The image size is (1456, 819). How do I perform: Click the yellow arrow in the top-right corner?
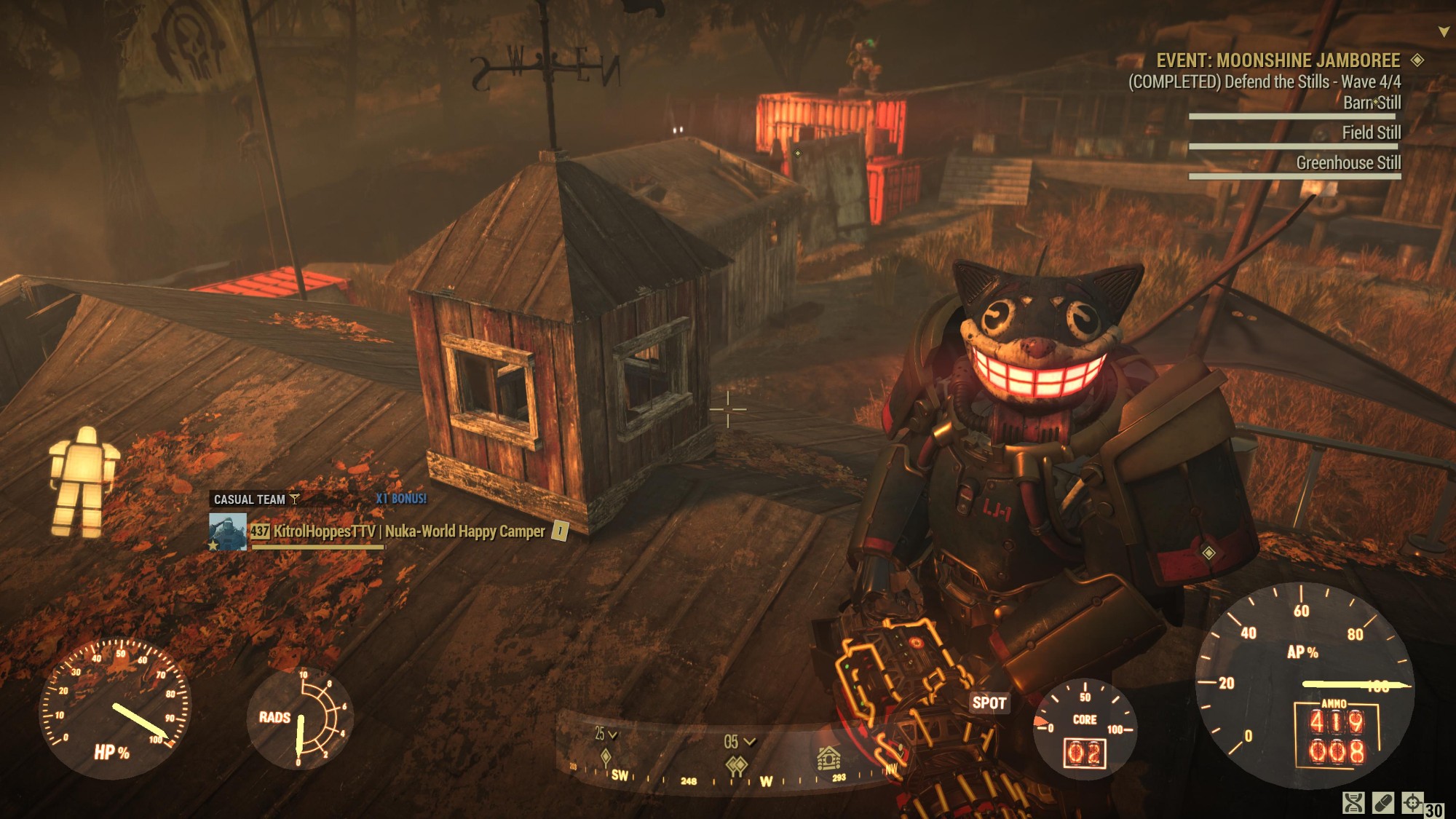click(x=1444, y=32)
